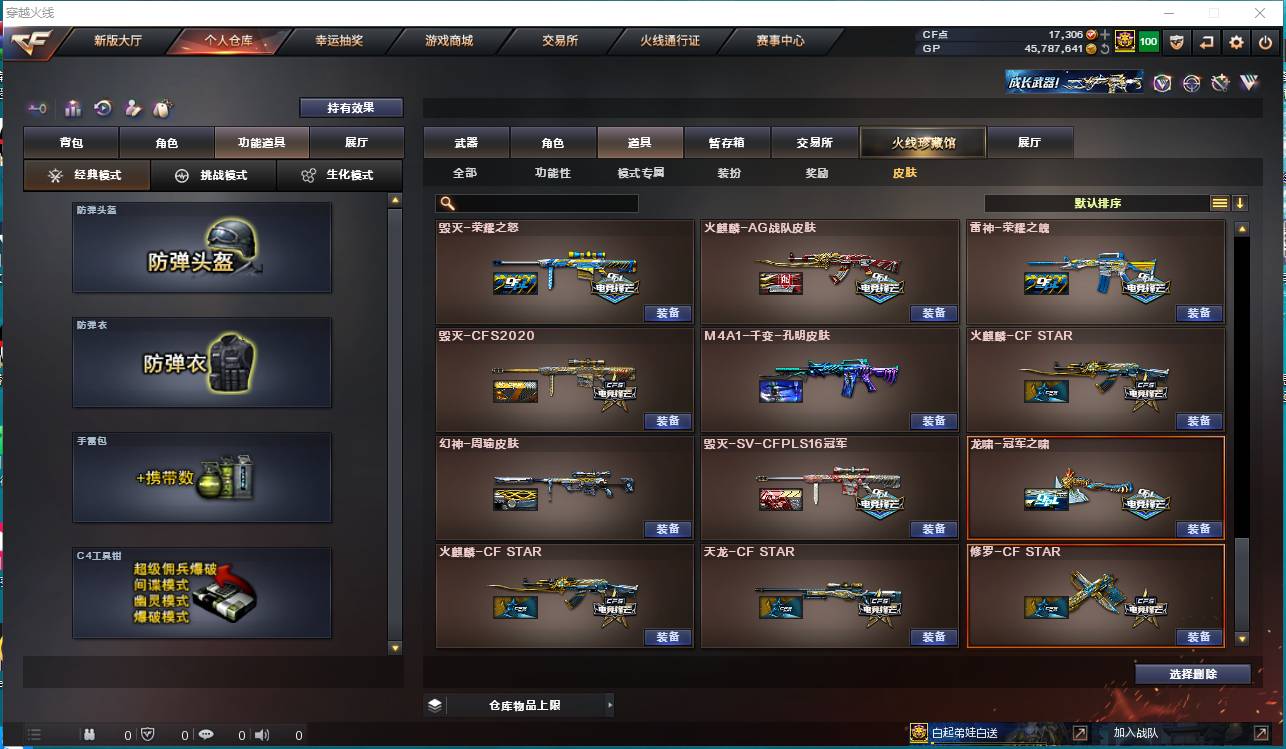1286x749 pixels.
Task: Open the 默认排序 sort dropdown
Action: (1100, 202)
